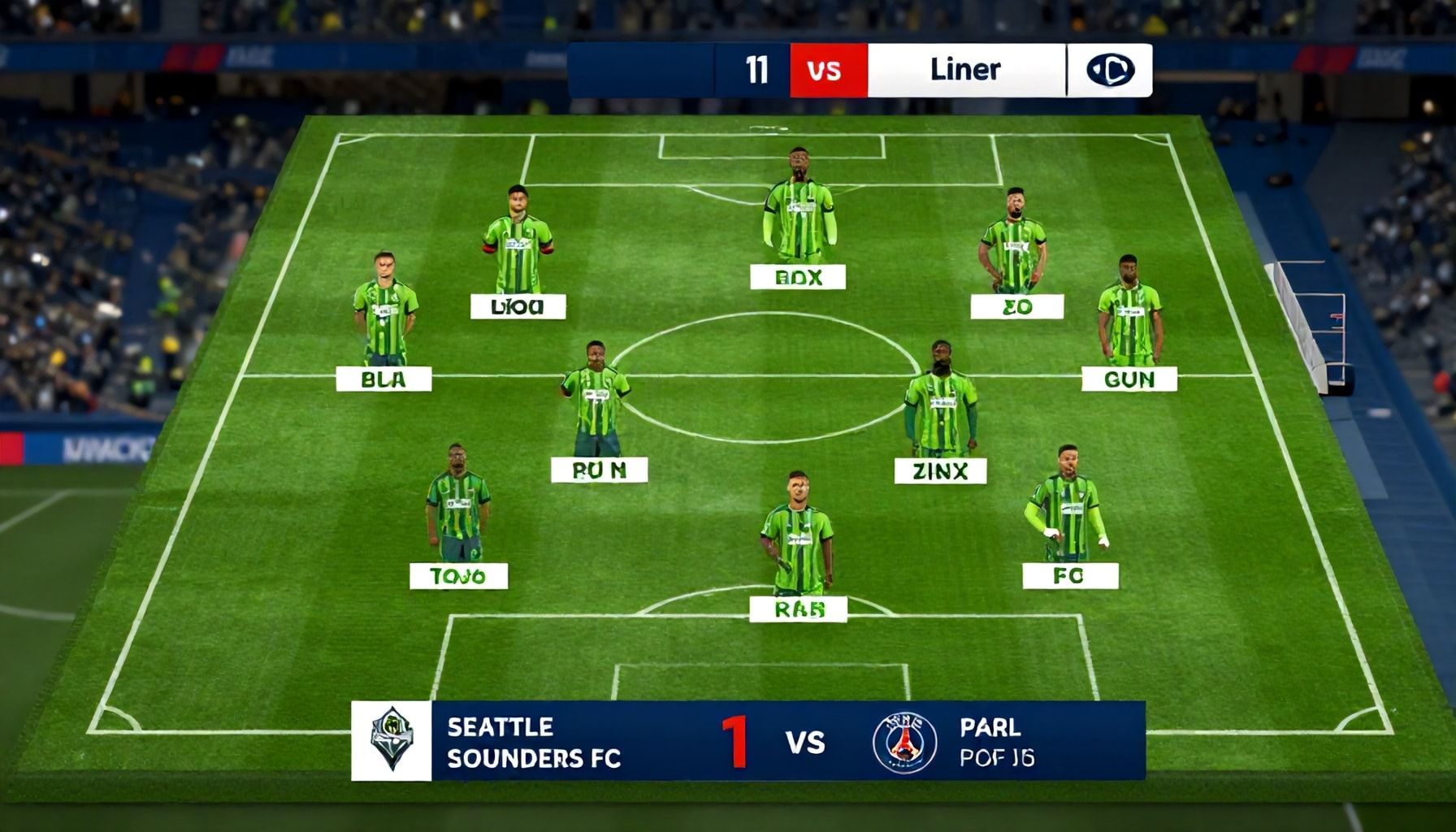Click the round logo beside Liner
This screenshot has width=1456, height=832.
(1109, 71)
